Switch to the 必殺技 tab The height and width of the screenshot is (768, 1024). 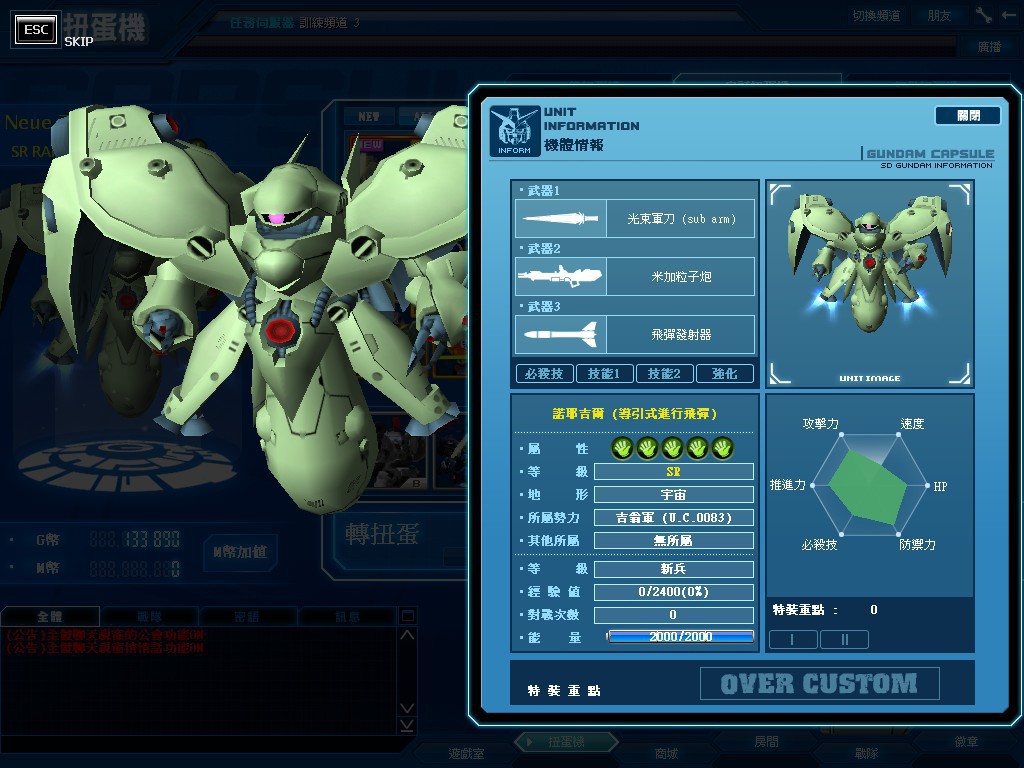click(544, 374)
